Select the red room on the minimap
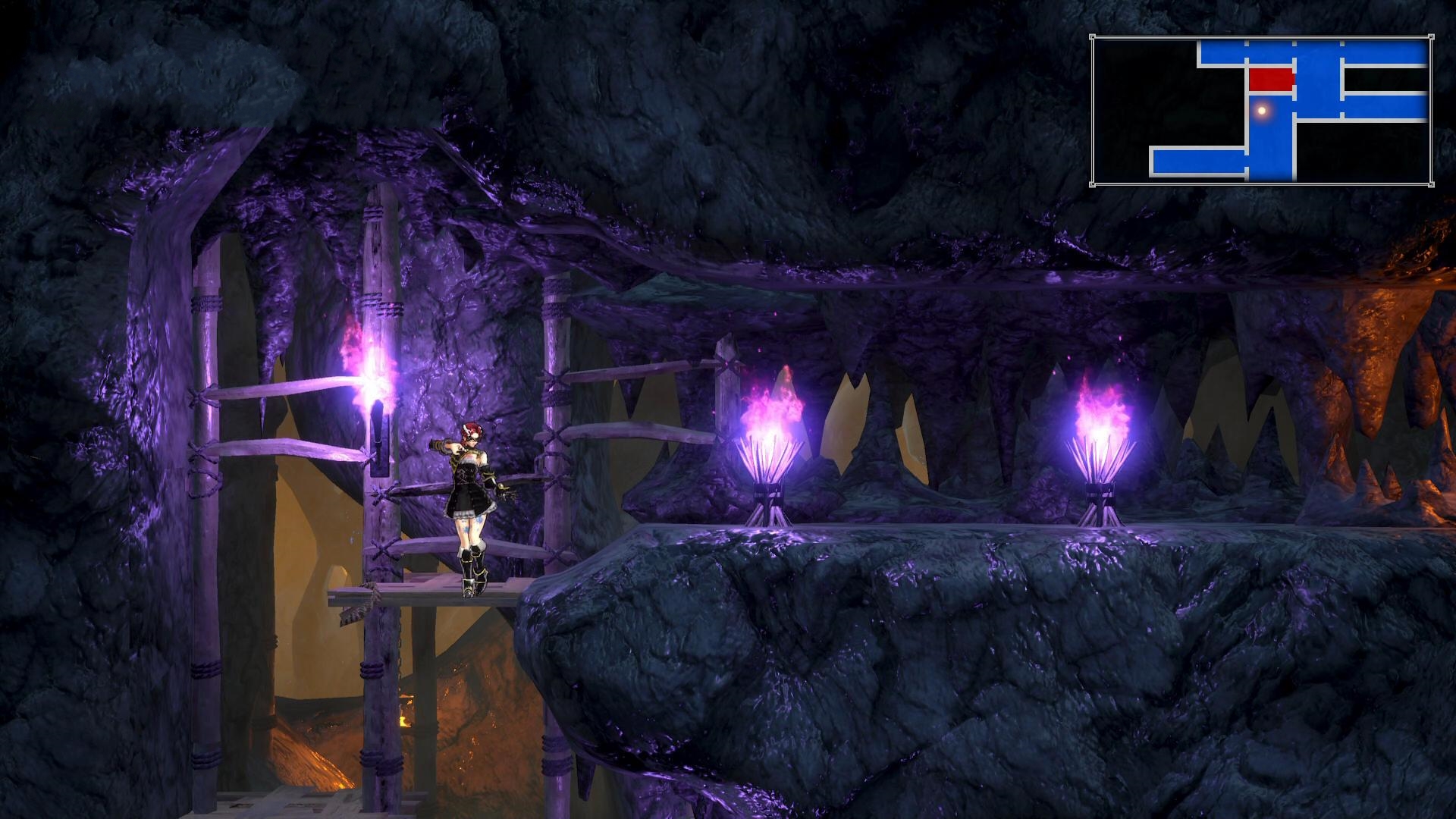The image size is (1456, 819). pyautogui.click(x=1271, y=79)
